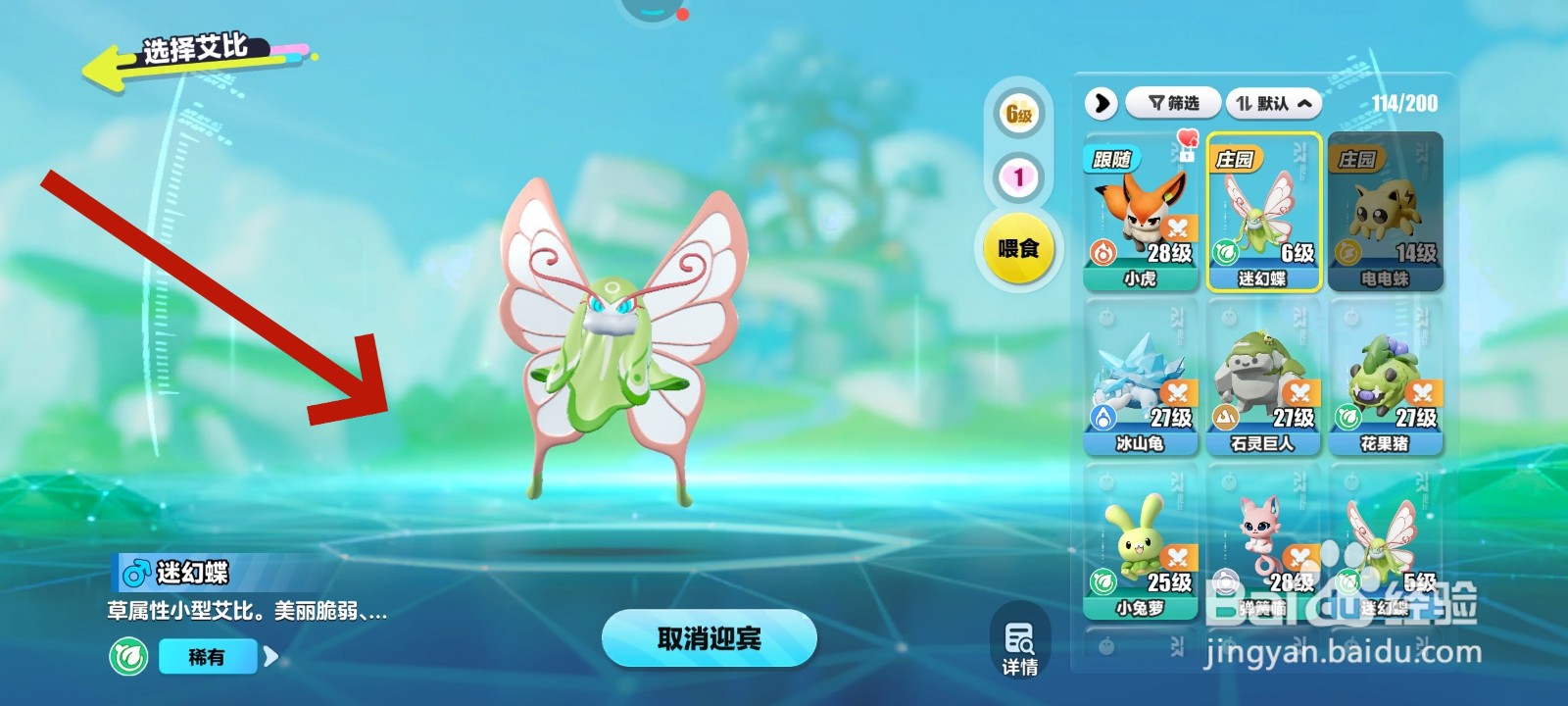Collapse the pet list panel arrow
The width and height of the screenshot is (1568, 706).
[1102, 104]
